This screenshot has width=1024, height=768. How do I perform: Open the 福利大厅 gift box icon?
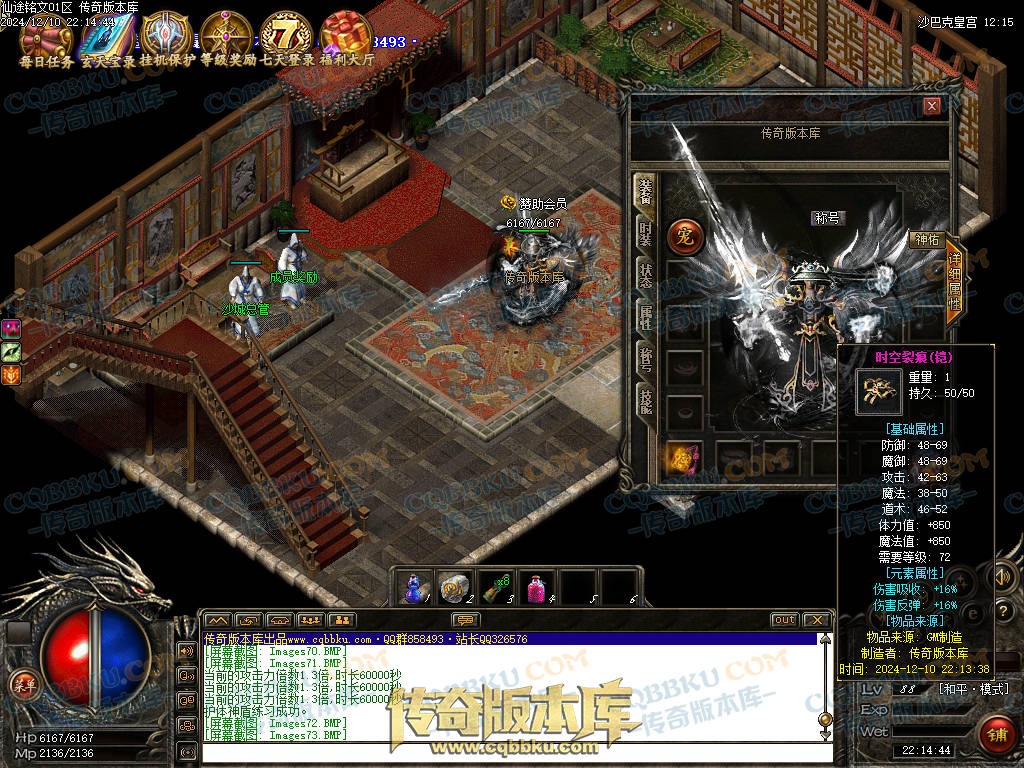(x=346, y=36)
